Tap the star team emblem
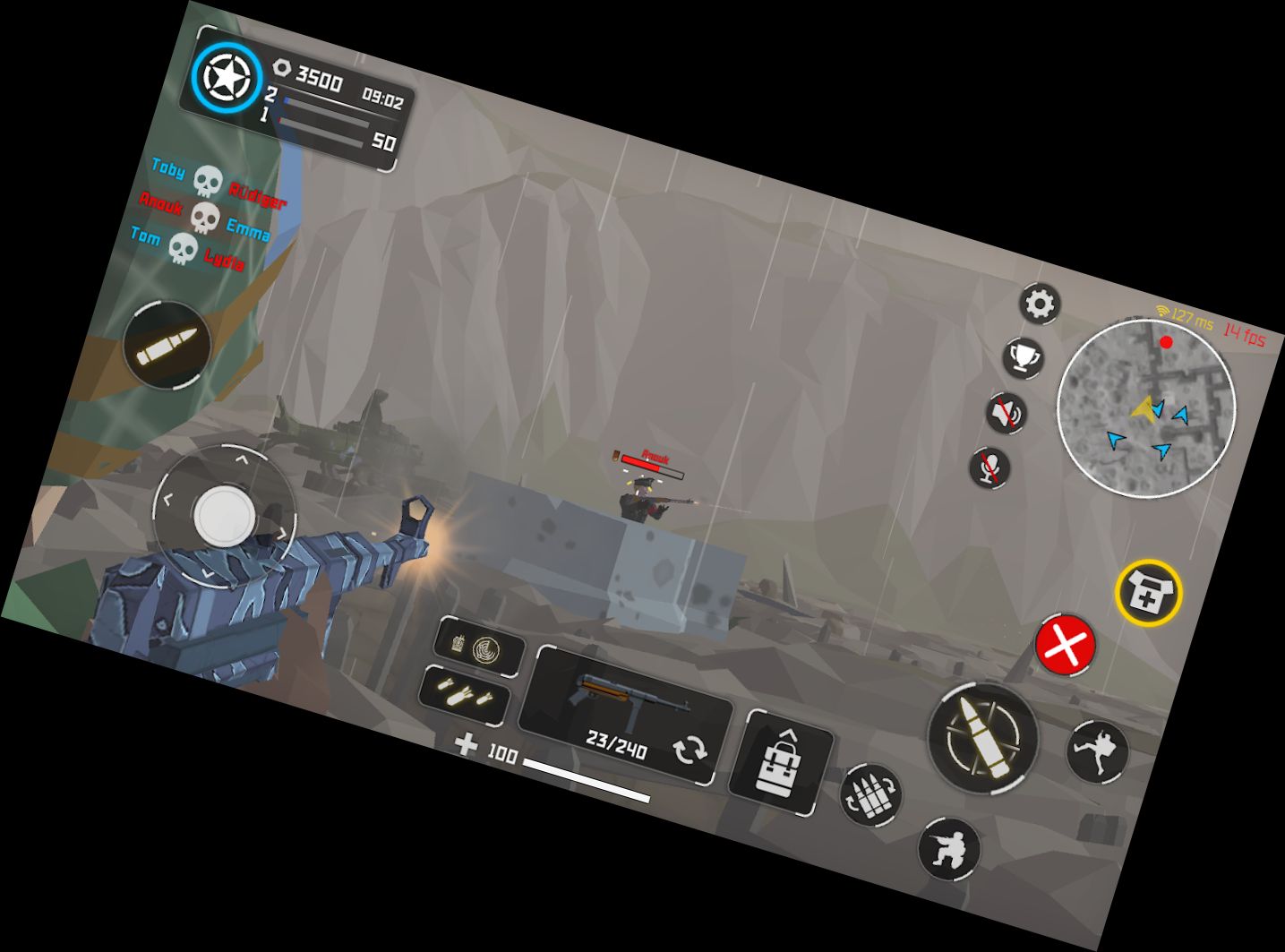This screenshot has height=952, width=1285. click(x=227, y=78)
